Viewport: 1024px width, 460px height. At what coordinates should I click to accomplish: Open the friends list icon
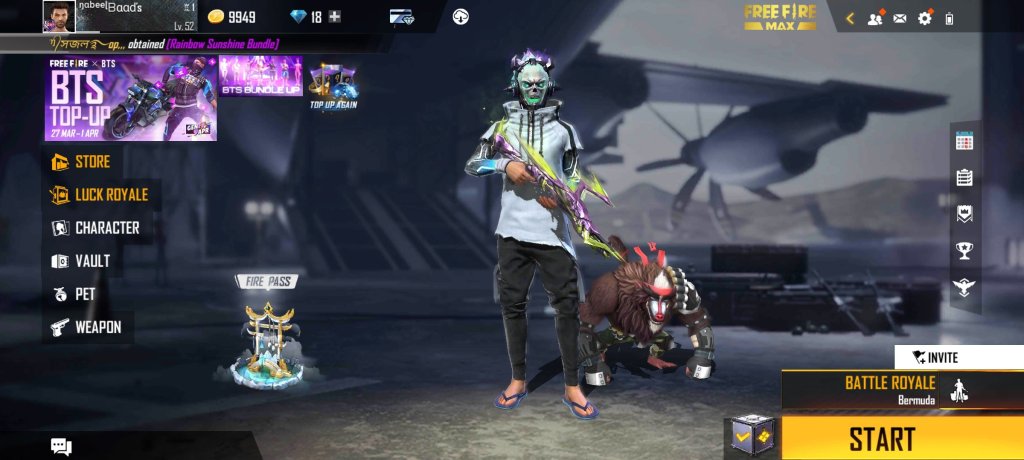pyautogui.click(x=875, y=18)
